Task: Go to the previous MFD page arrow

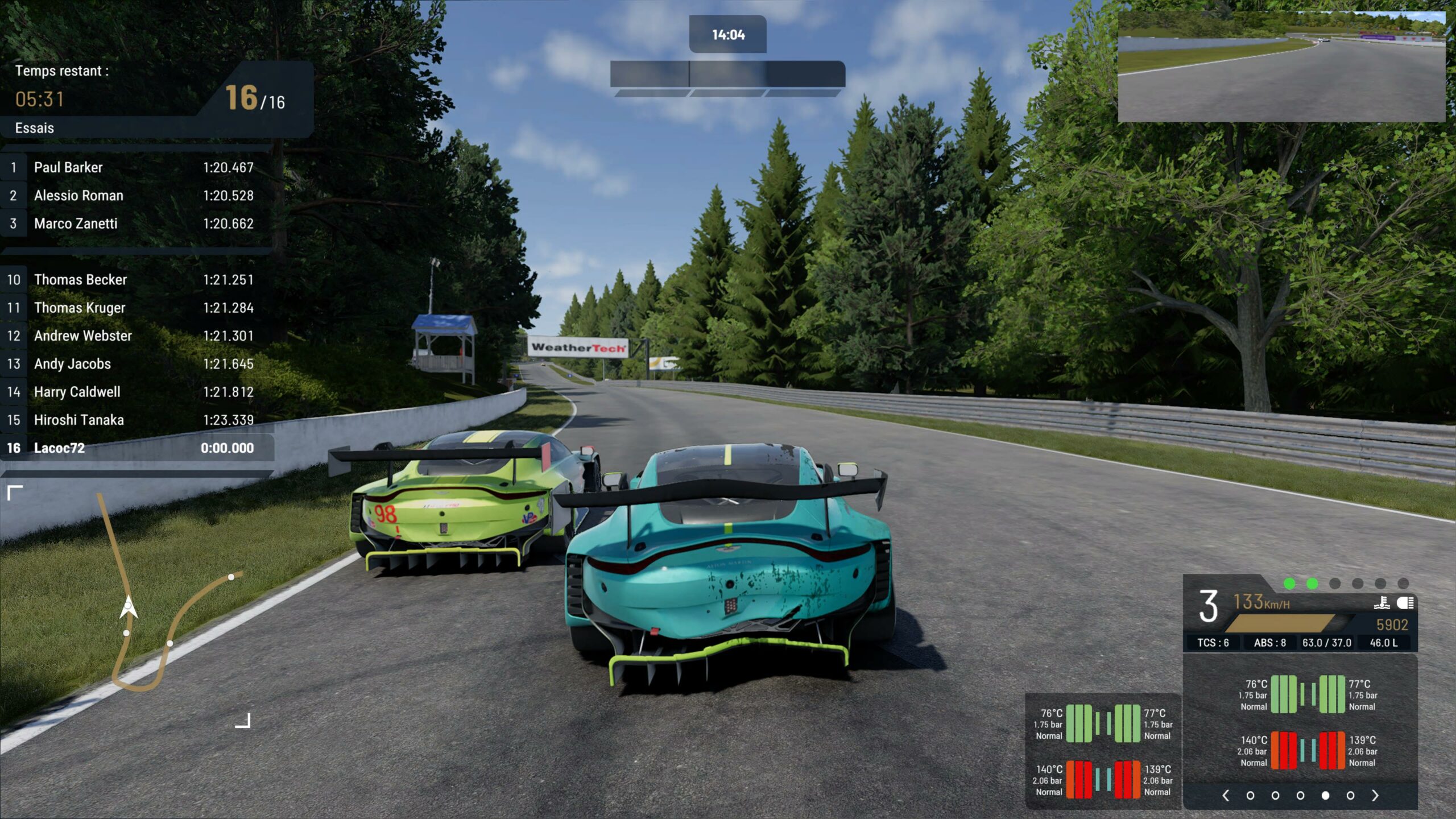Action: coord(1226,796)
